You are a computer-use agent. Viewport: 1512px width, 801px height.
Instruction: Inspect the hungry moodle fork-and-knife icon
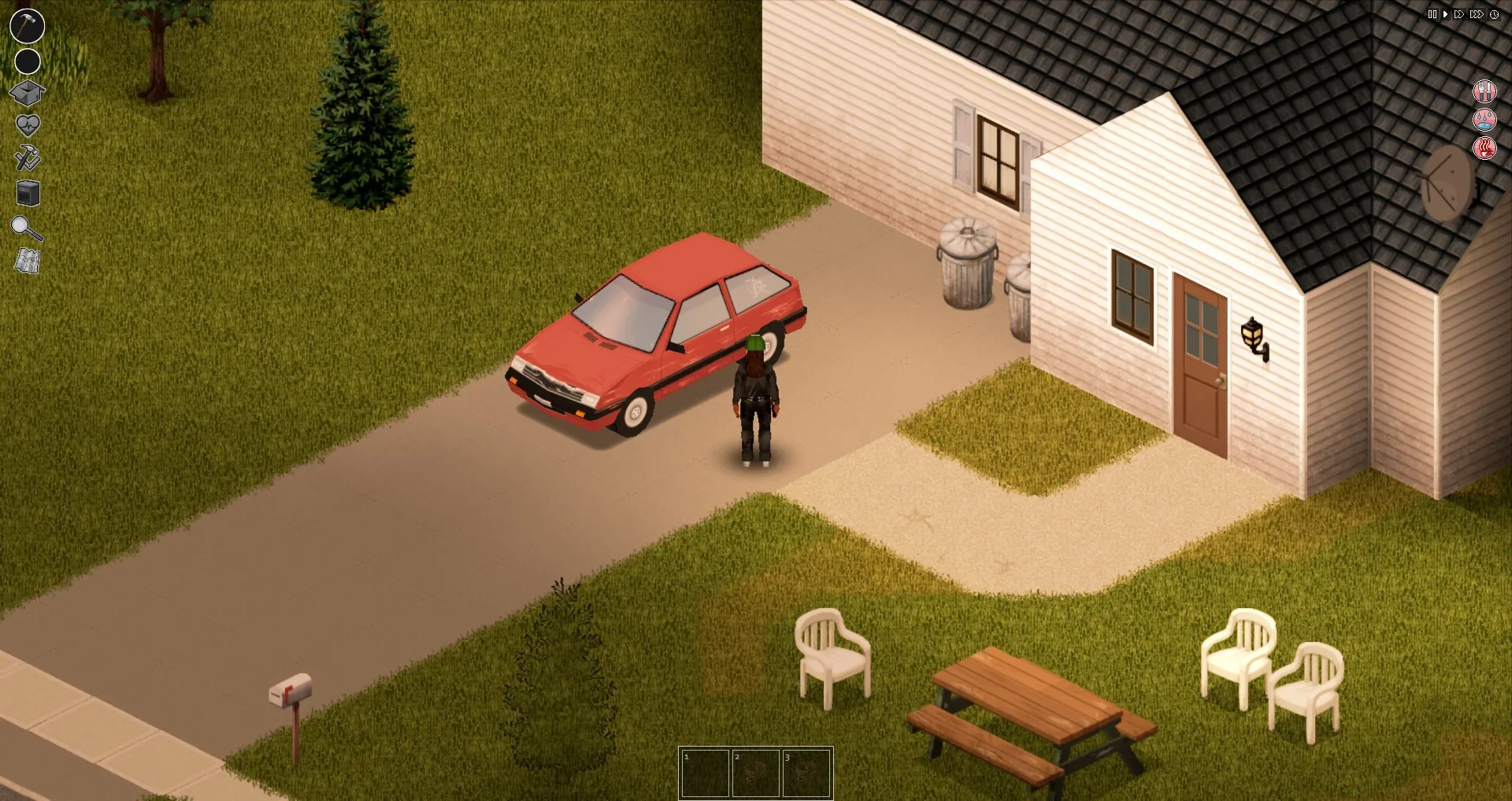click(1484, 91)
